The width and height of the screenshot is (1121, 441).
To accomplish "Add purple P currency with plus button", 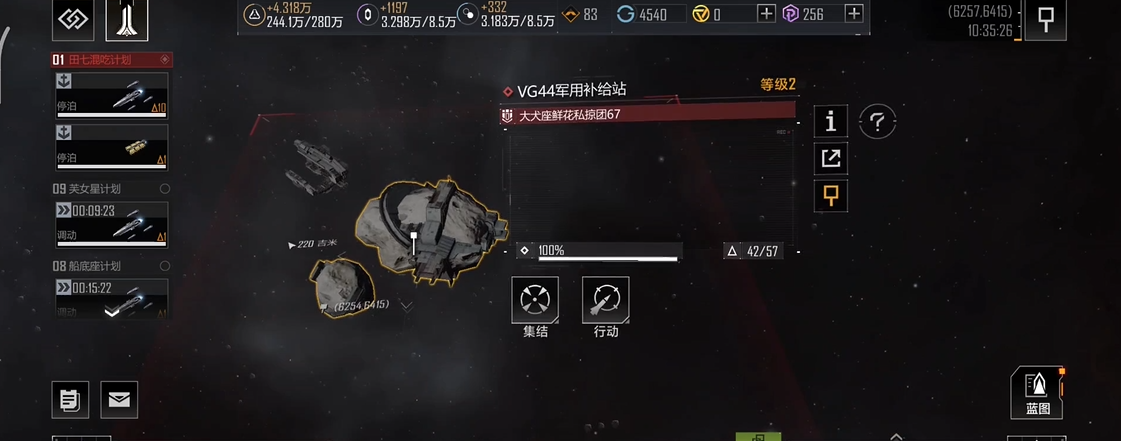I will click(854, 14).
